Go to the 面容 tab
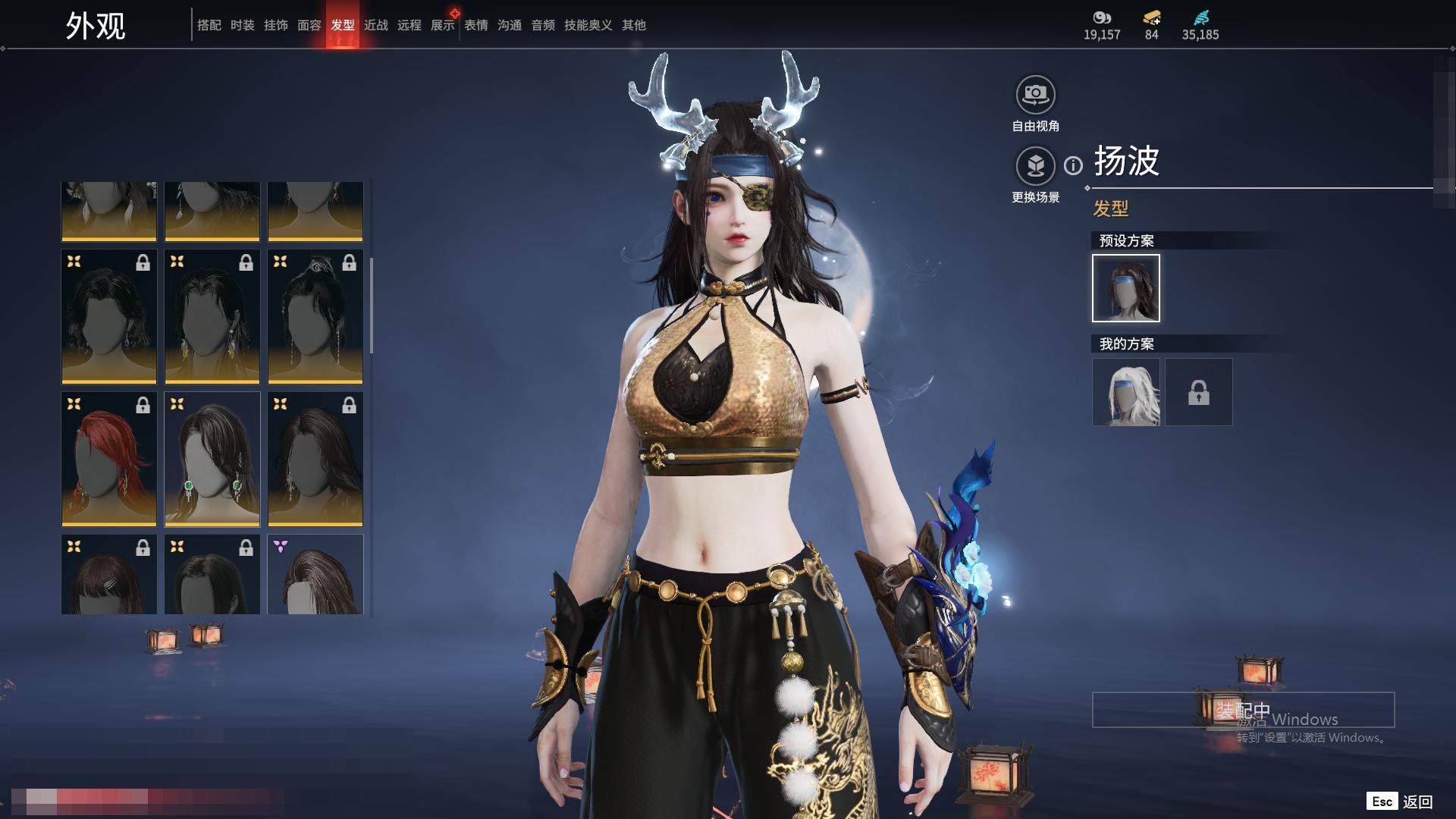The image size is (1456, 819). (x=309, y=25)
